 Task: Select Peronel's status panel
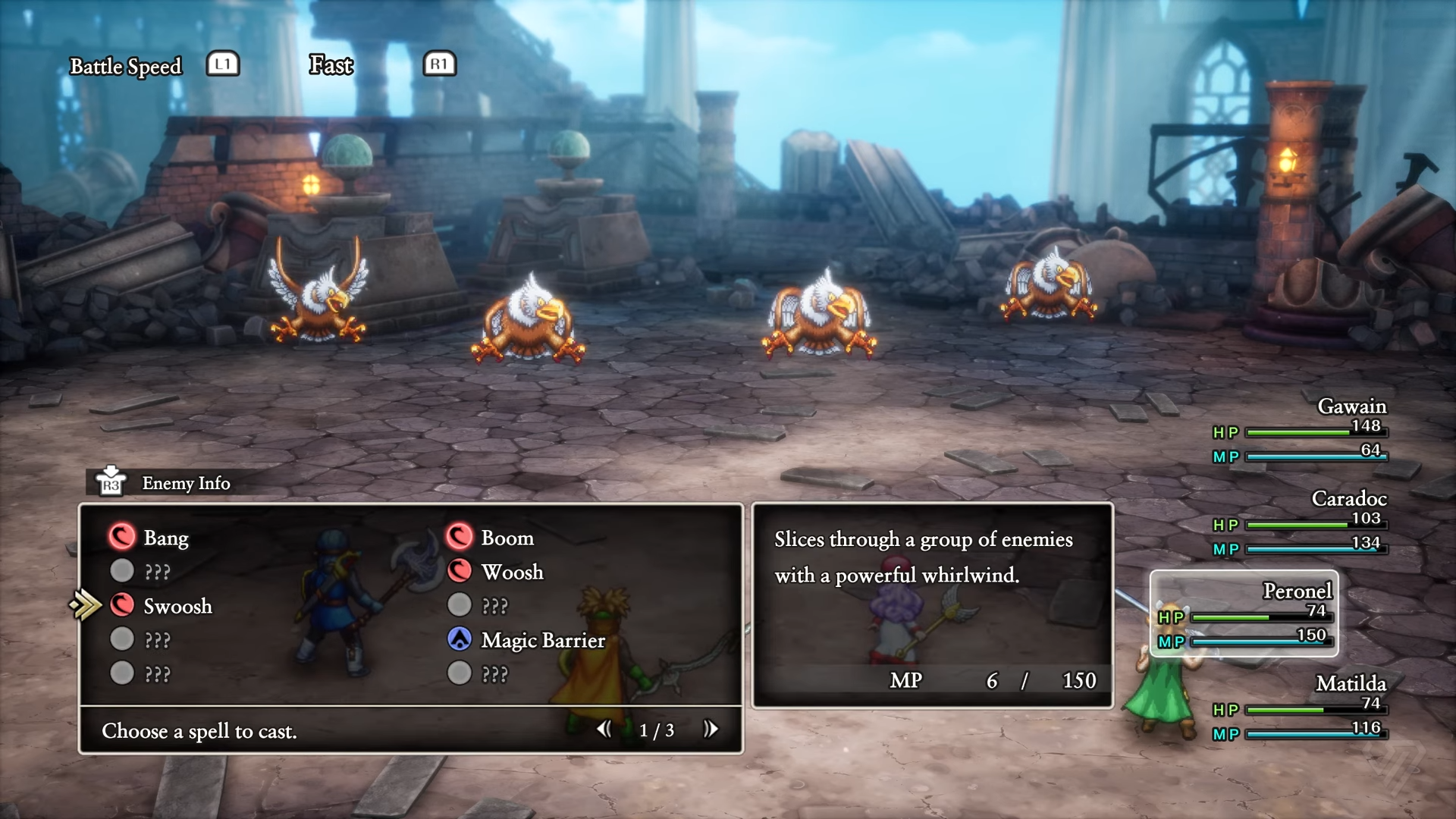click(1244, 613)
